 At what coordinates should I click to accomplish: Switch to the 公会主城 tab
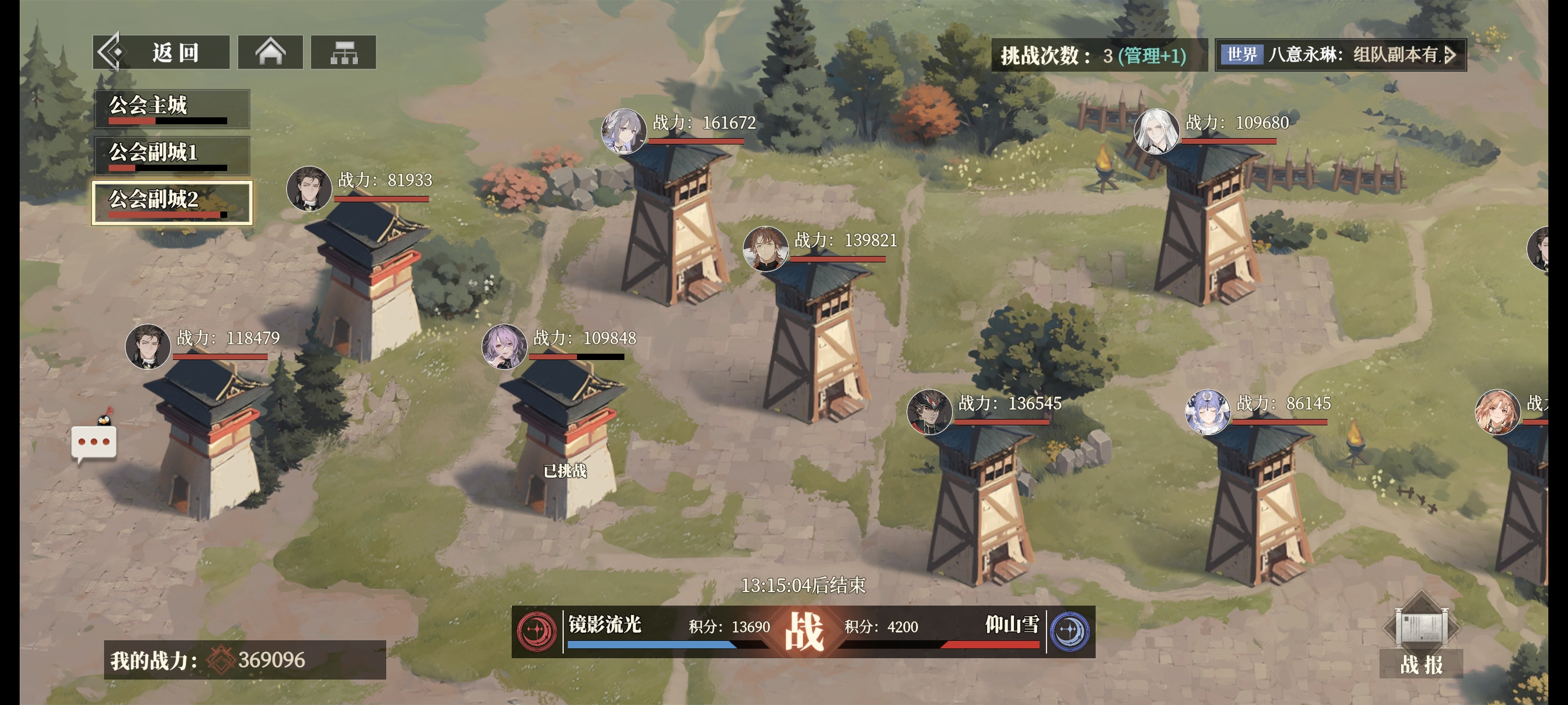coord(172,108)
